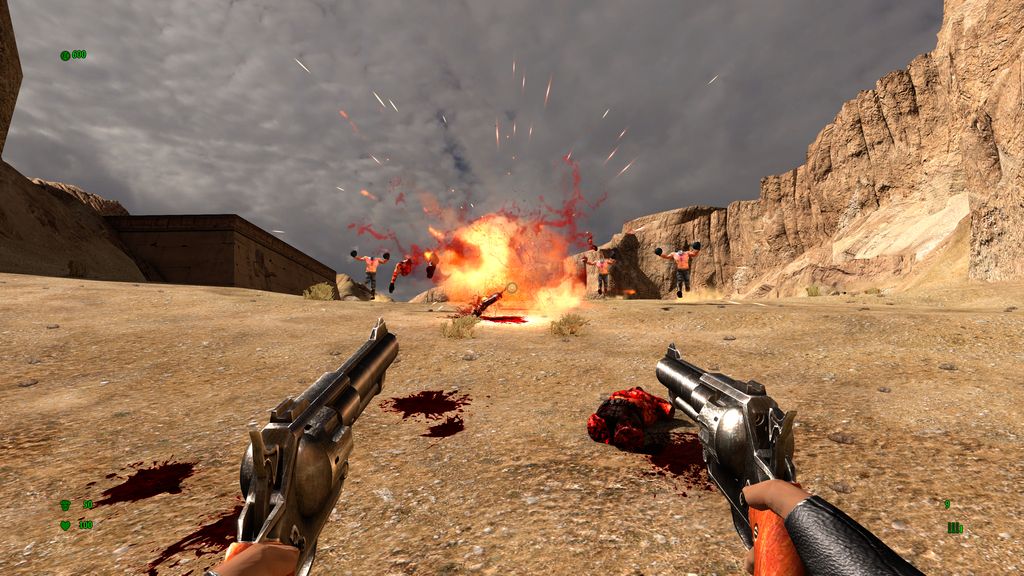
Task: Select the green score coin icon
Action: pos(65,55)
